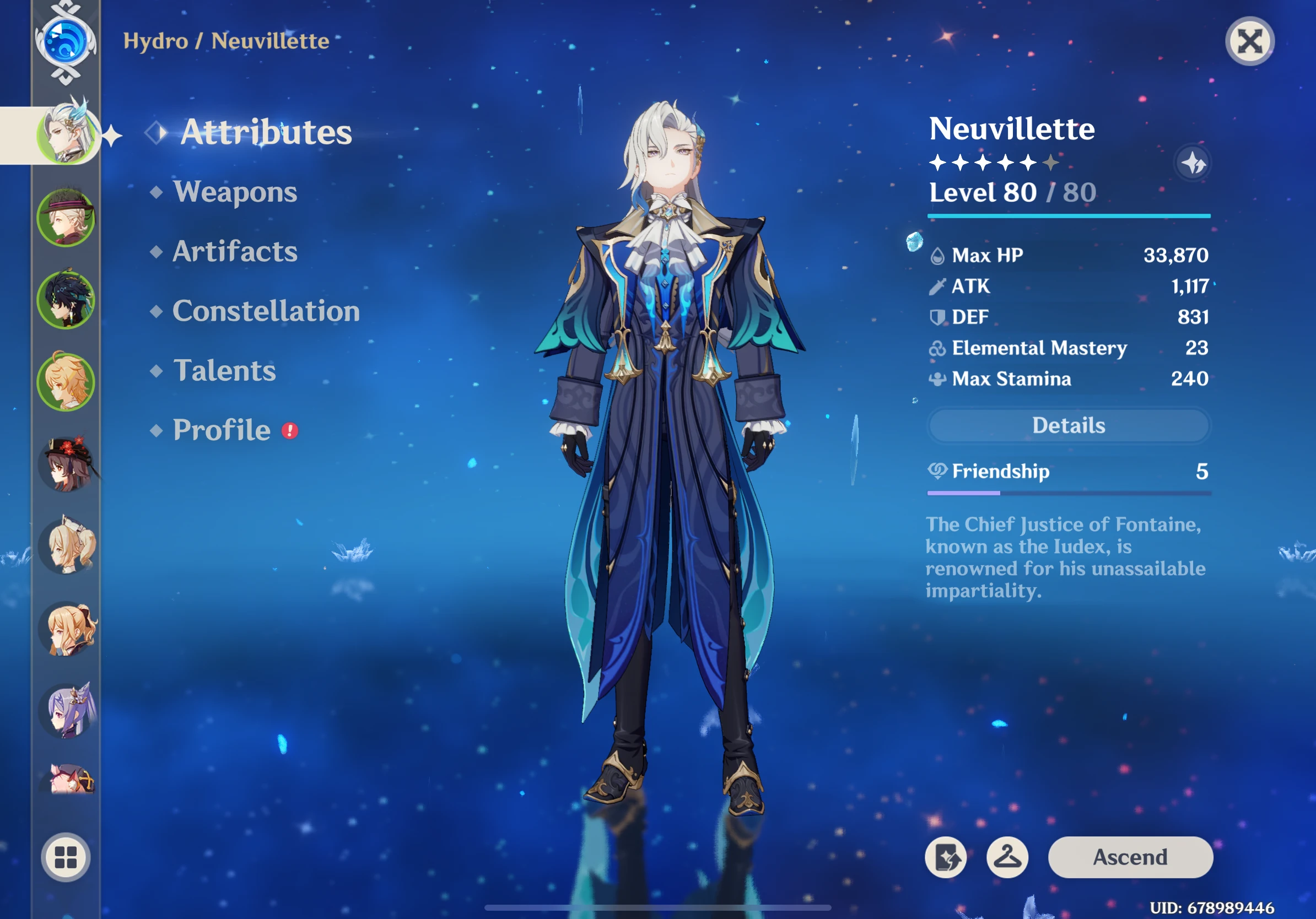Switch to the Artifacts tab

(x=235, y=252)
